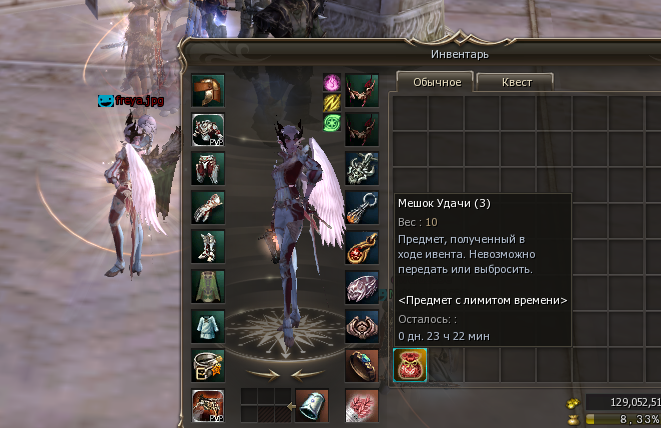Select the green cloak equipment slot

208,287
